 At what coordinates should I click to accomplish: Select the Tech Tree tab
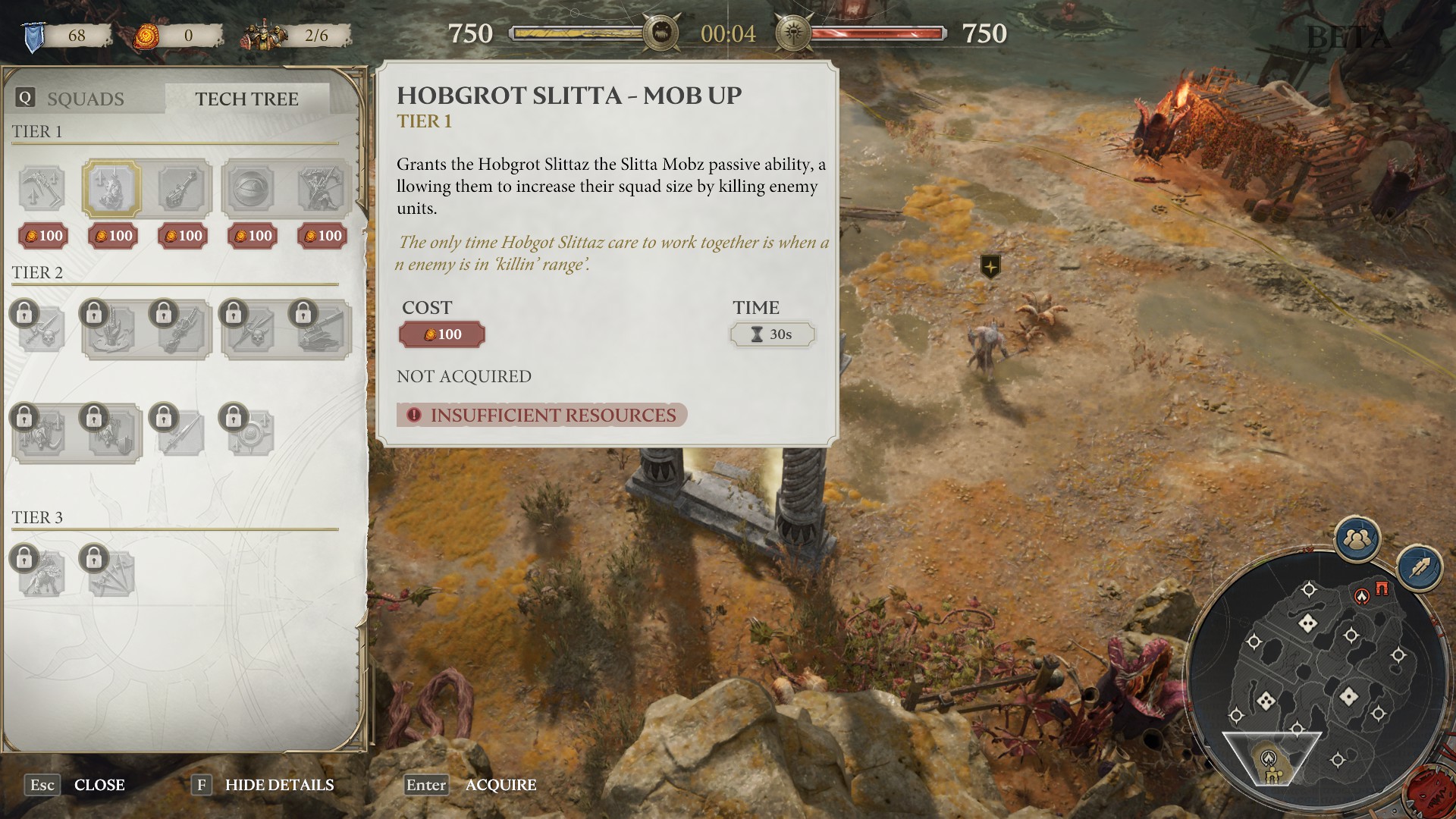(246, 99)
